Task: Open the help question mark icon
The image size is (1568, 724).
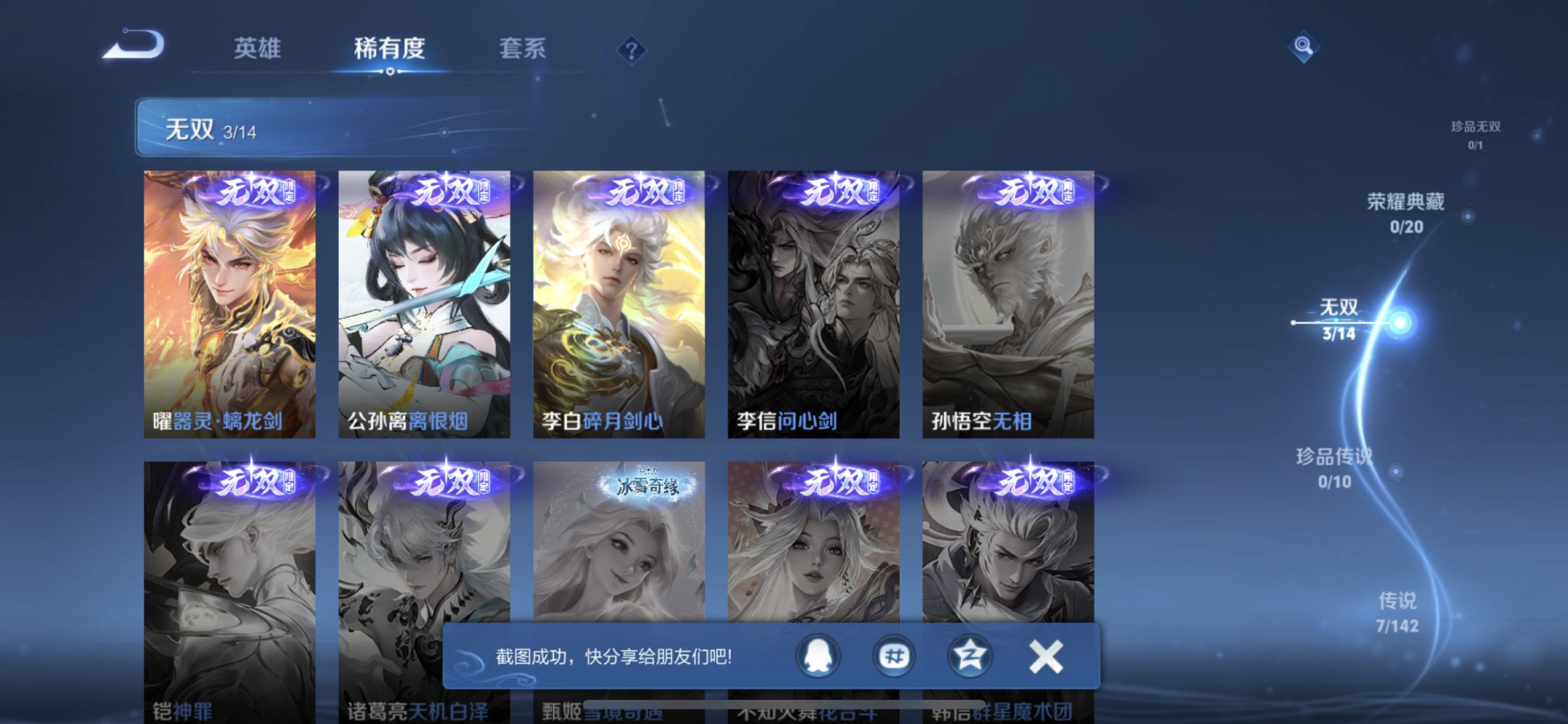Action: coord(631,49)
